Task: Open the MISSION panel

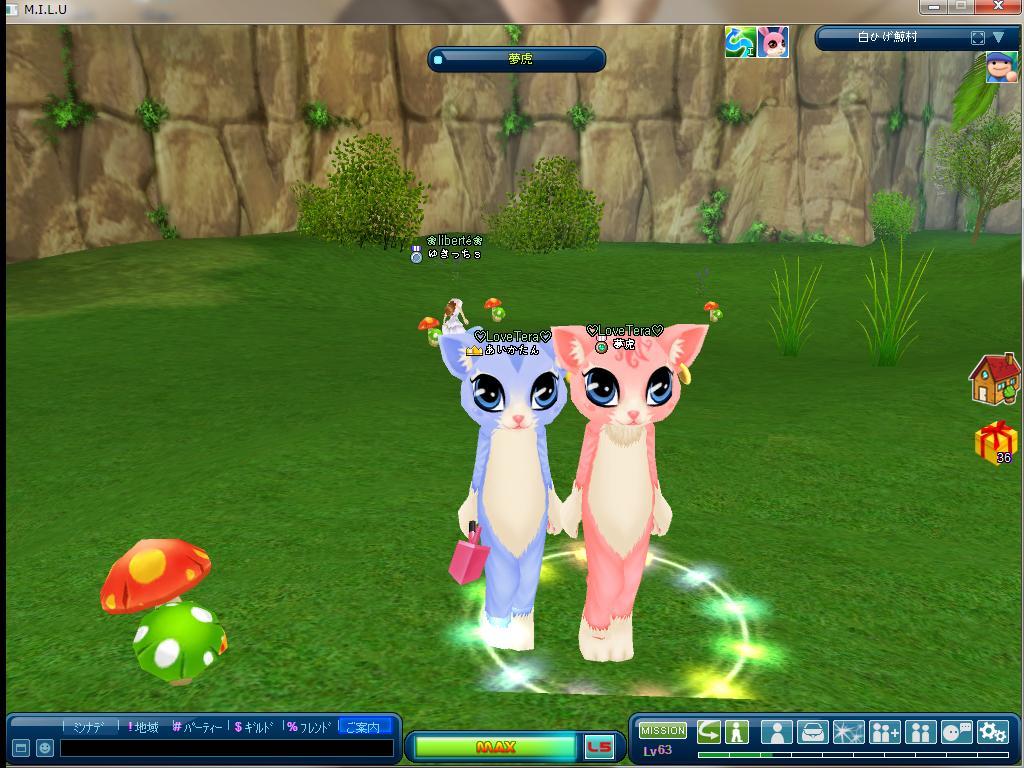Action: click(663, 731)
